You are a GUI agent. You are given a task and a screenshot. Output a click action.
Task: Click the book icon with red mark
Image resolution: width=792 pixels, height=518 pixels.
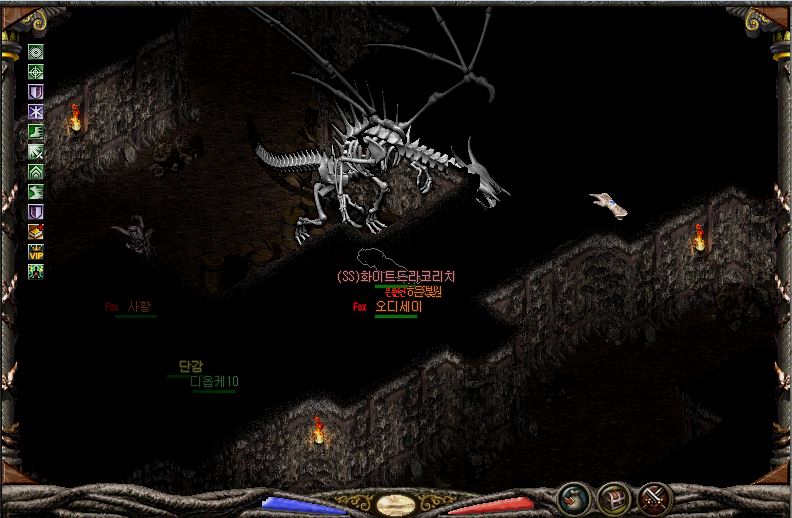point(36,231)
